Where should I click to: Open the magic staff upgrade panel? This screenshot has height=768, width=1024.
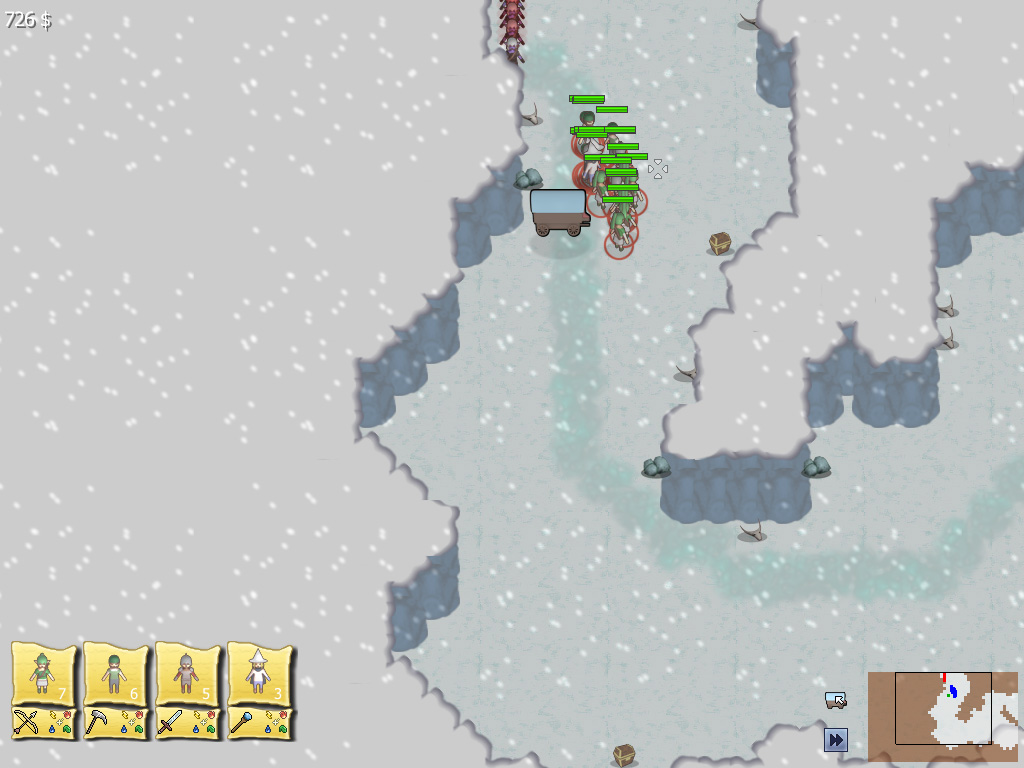259,723
